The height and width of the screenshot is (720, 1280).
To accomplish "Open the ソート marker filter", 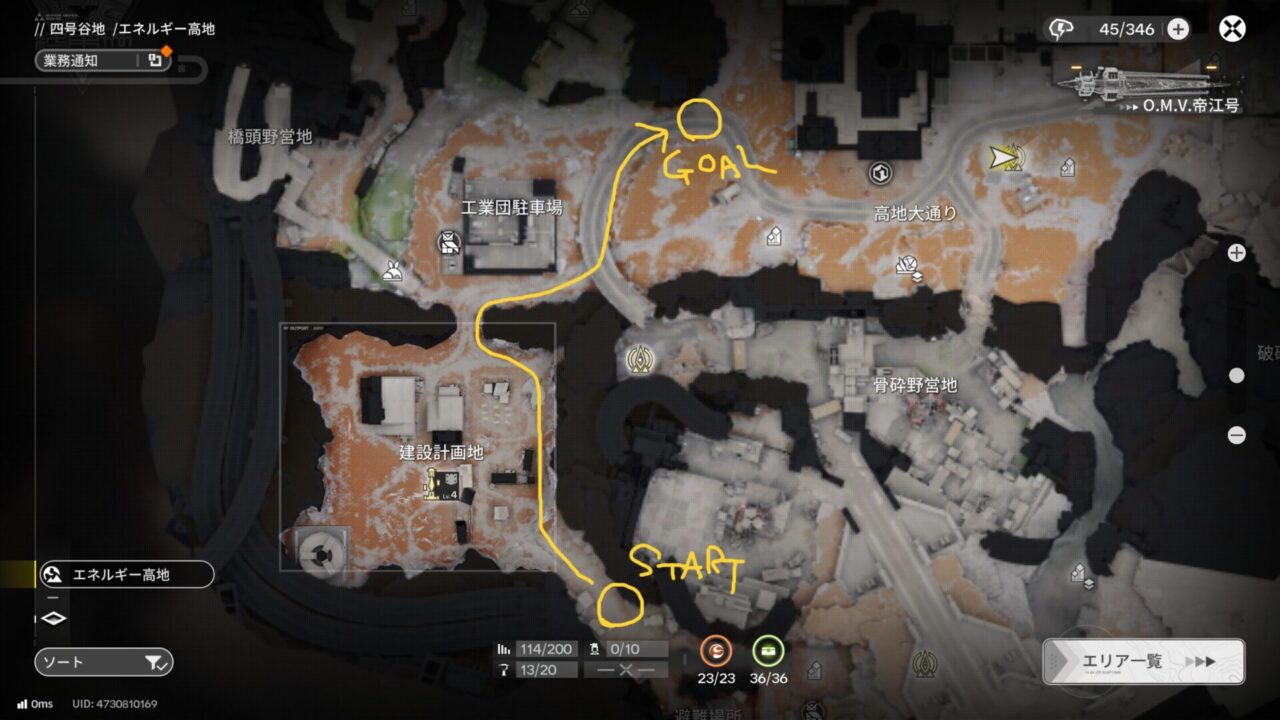I will pyautogui.click(x=103, y=662).
